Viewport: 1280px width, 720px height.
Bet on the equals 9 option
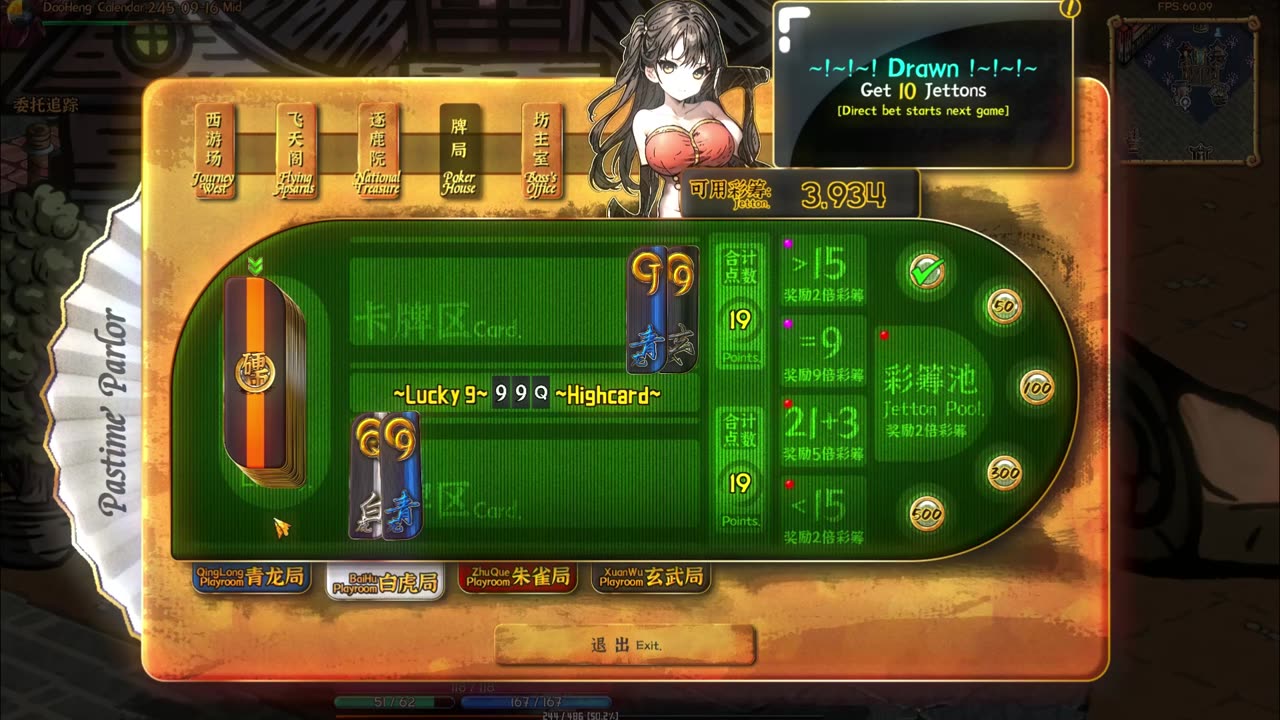(x=823, y=351)
